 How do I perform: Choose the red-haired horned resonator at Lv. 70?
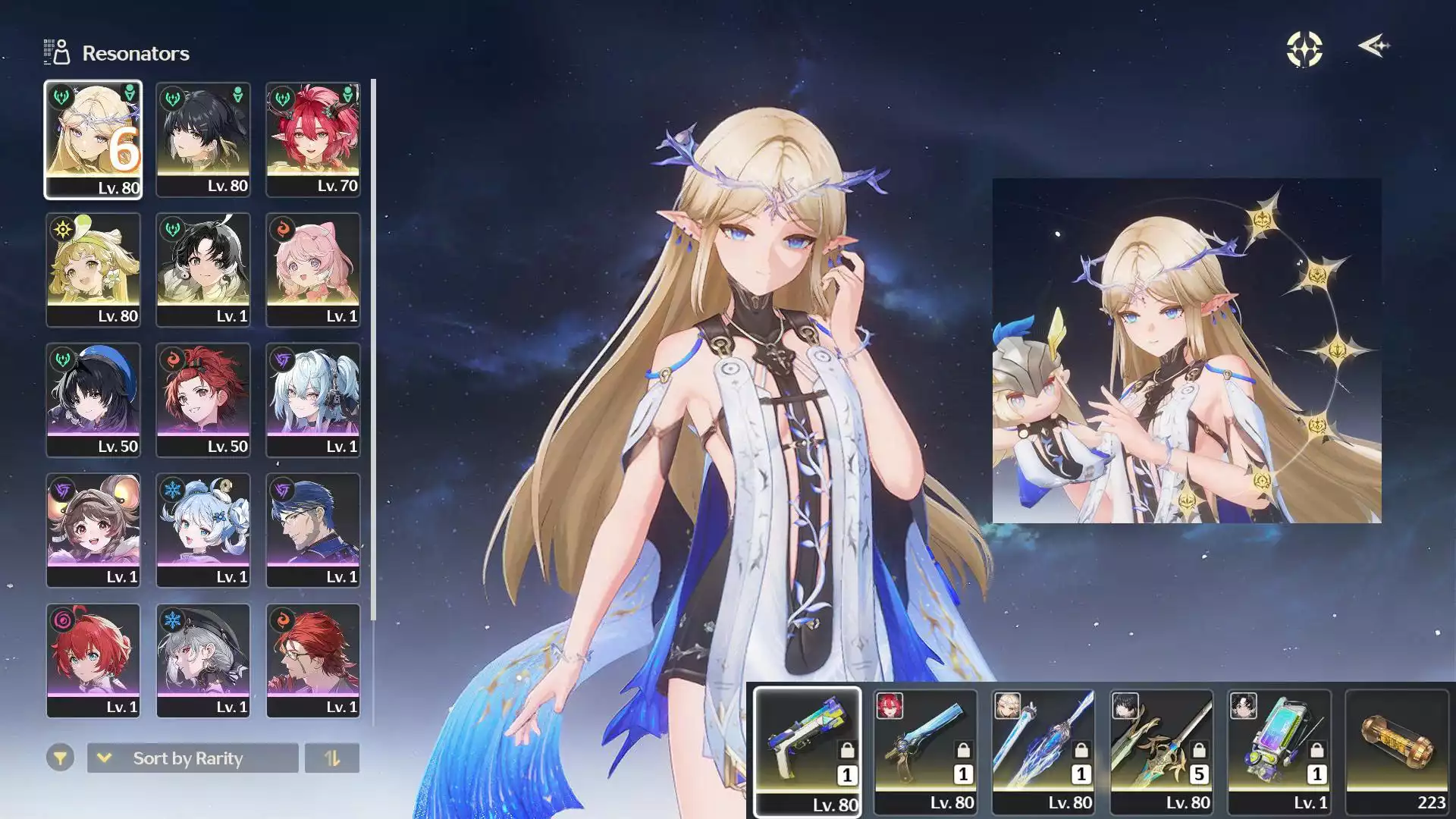312,140
